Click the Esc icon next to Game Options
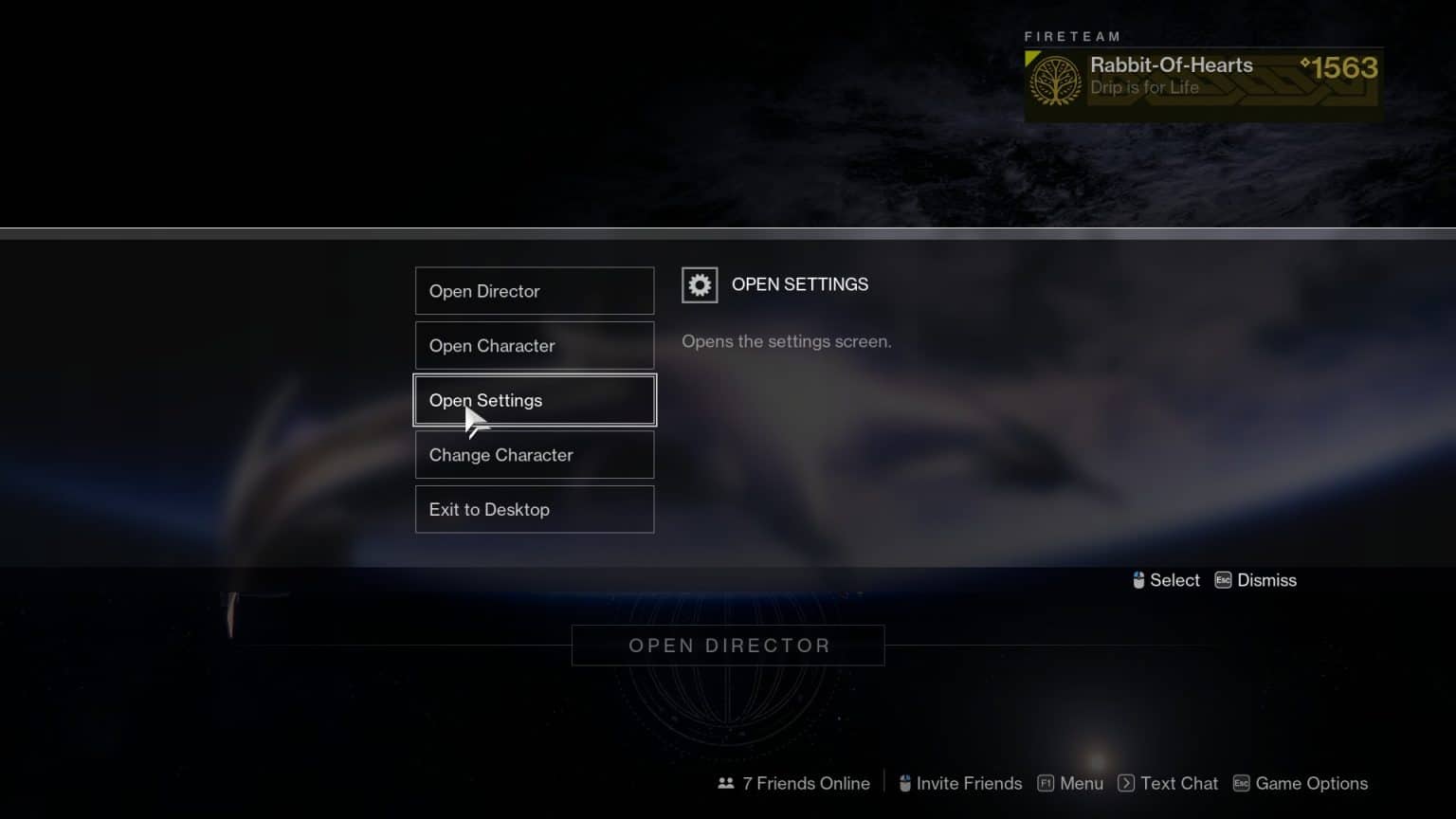This screenshot has height=819, width=1456. tap(1240, 783)
